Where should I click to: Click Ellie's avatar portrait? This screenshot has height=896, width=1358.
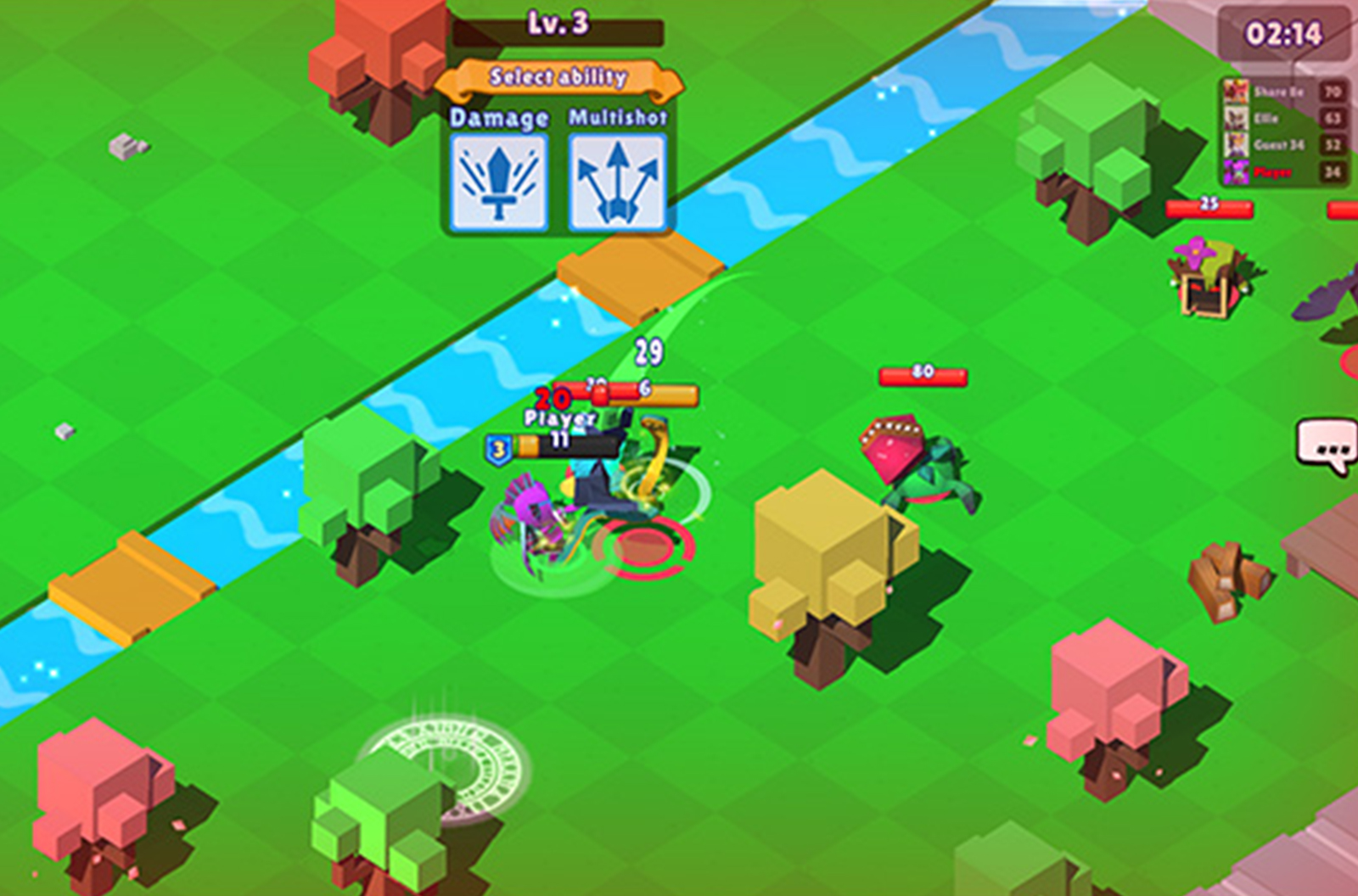[x=1237, y=116]
